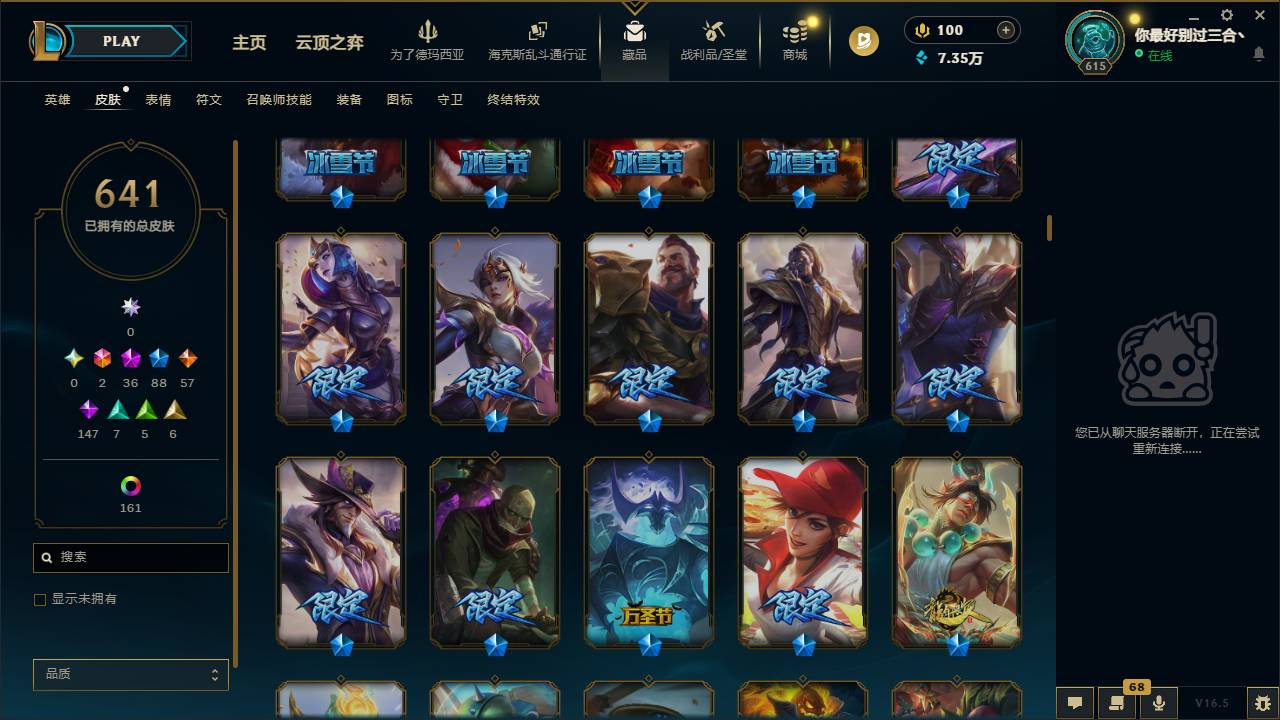
Task: Click the 搜索 search input field
Action: tap(130, 557)
